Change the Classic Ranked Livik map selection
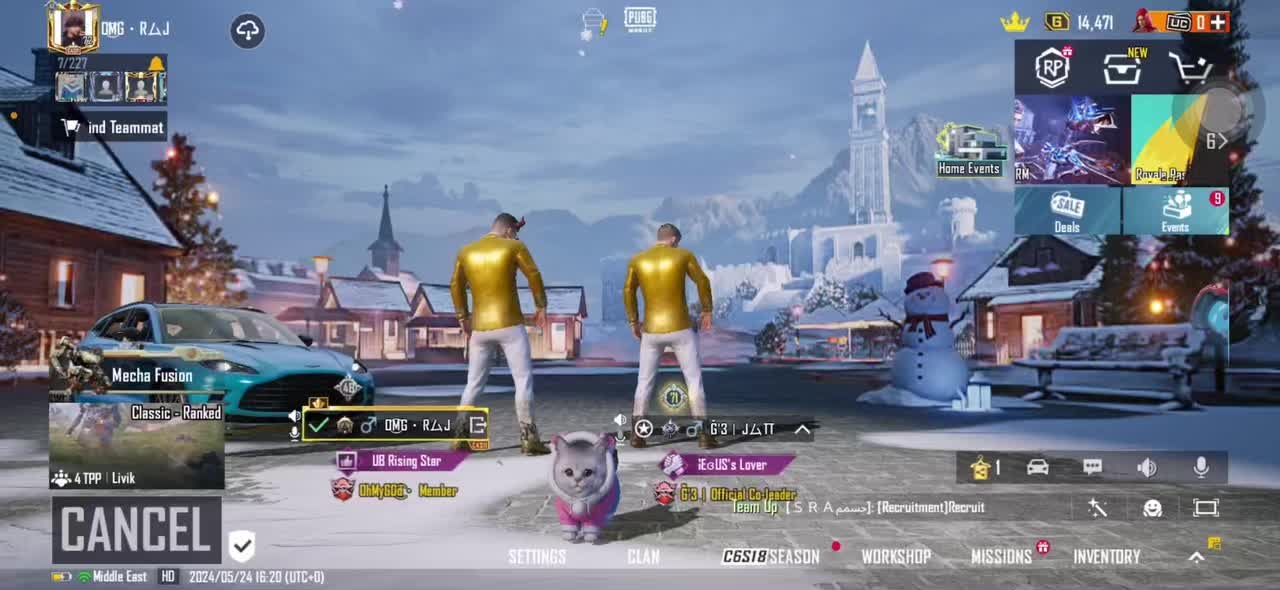Screen dimensions: 1280x590 coord(137,445)
